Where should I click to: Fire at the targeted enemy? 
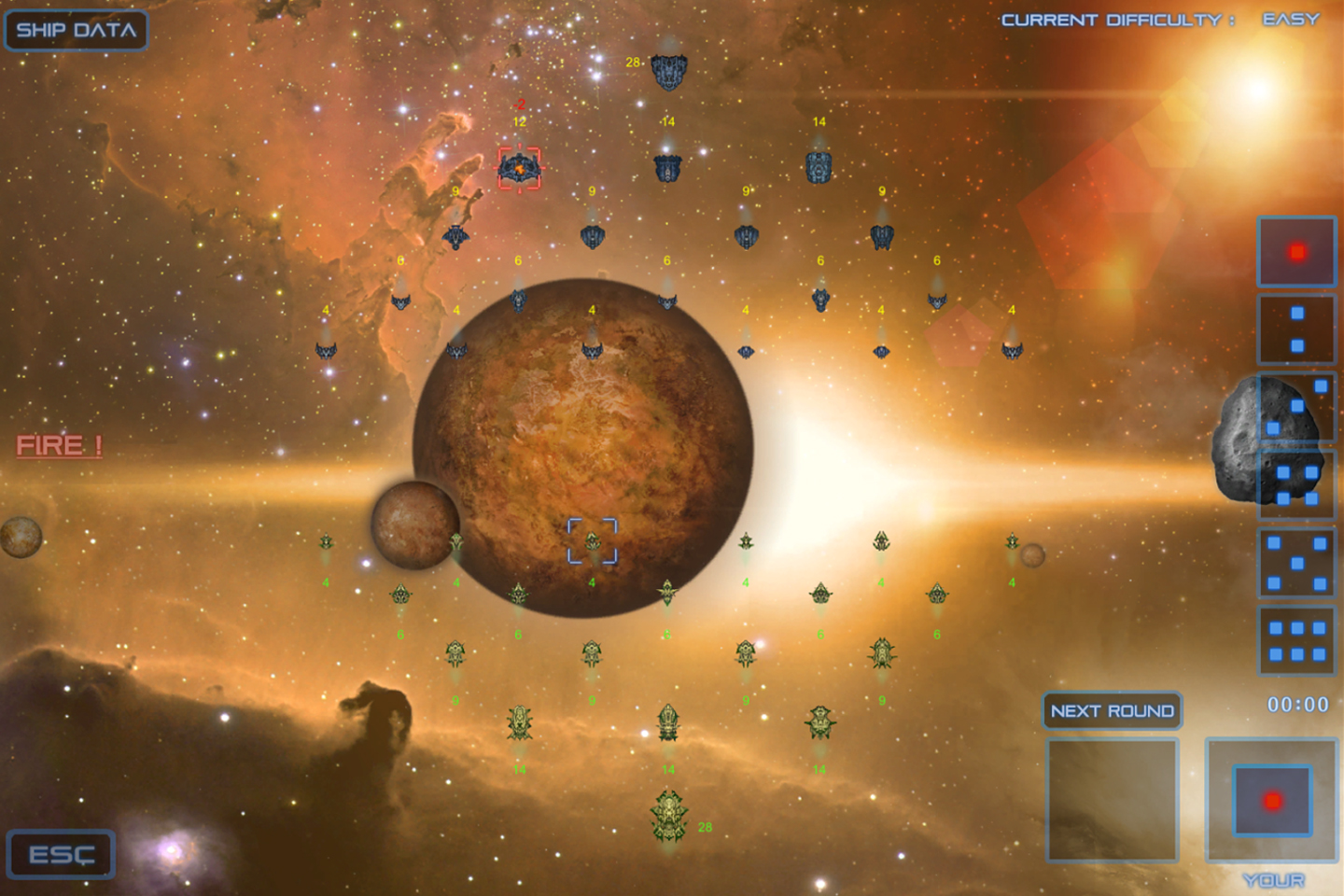click(x=60, y=445)
